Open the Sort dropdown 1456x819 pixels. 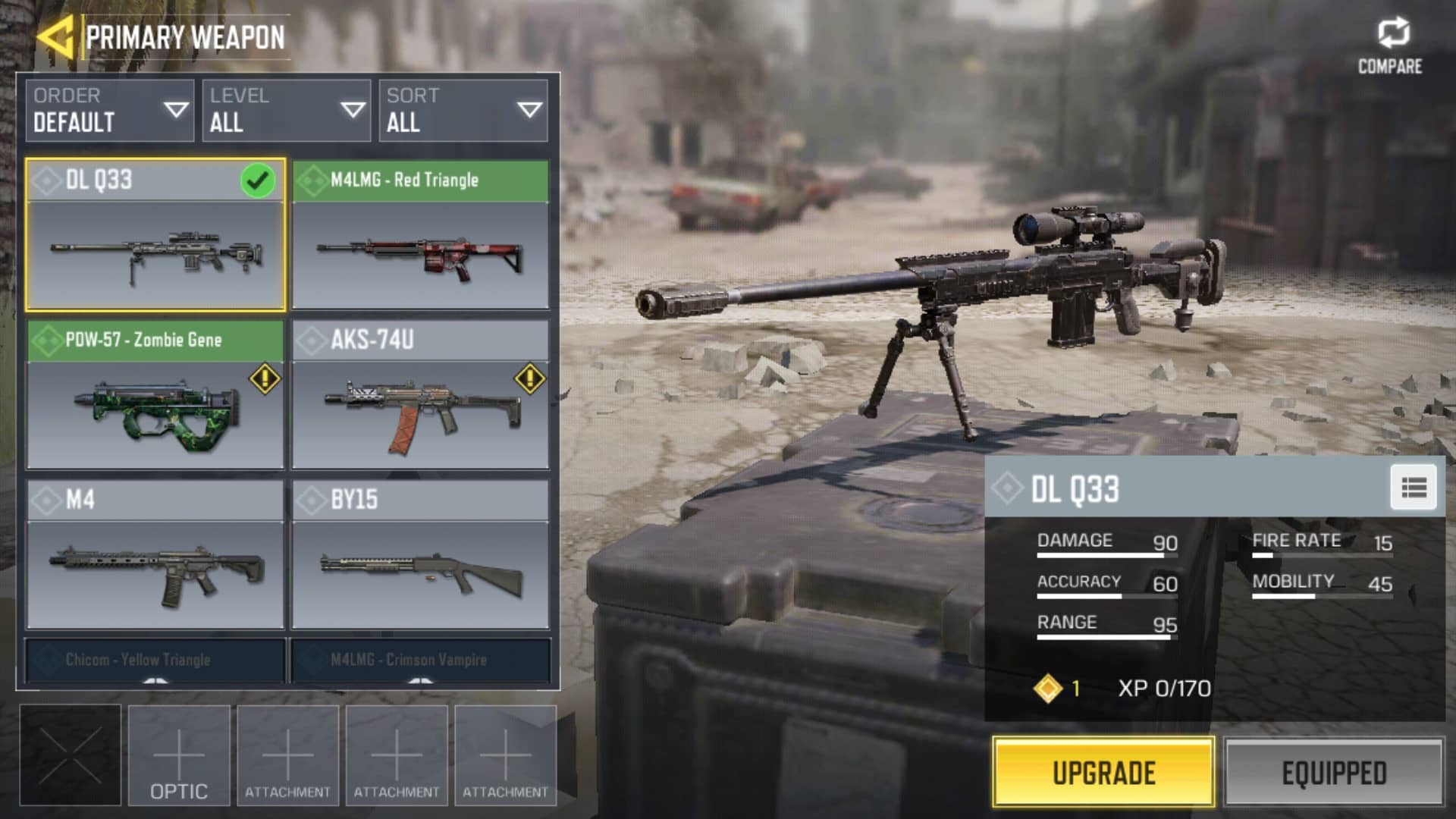coord(463,111)
